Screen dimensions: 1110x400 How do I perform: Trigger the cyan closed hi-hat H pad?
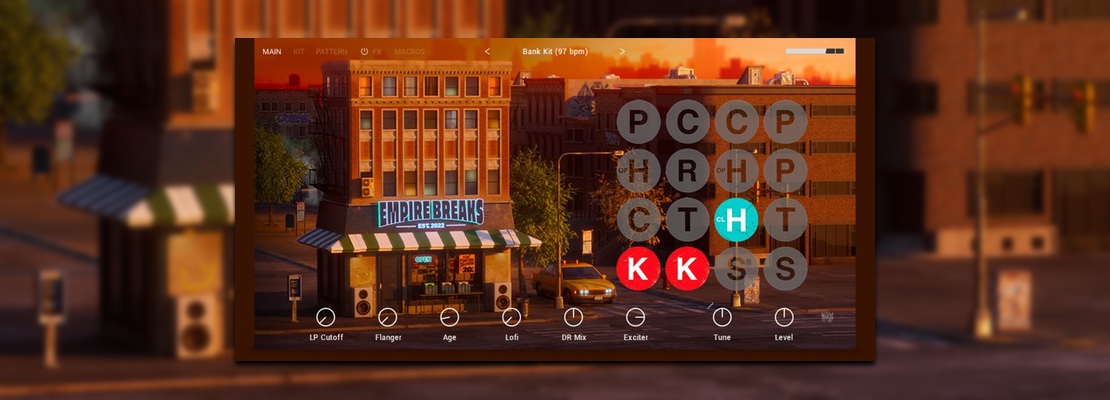pos(737,220)
